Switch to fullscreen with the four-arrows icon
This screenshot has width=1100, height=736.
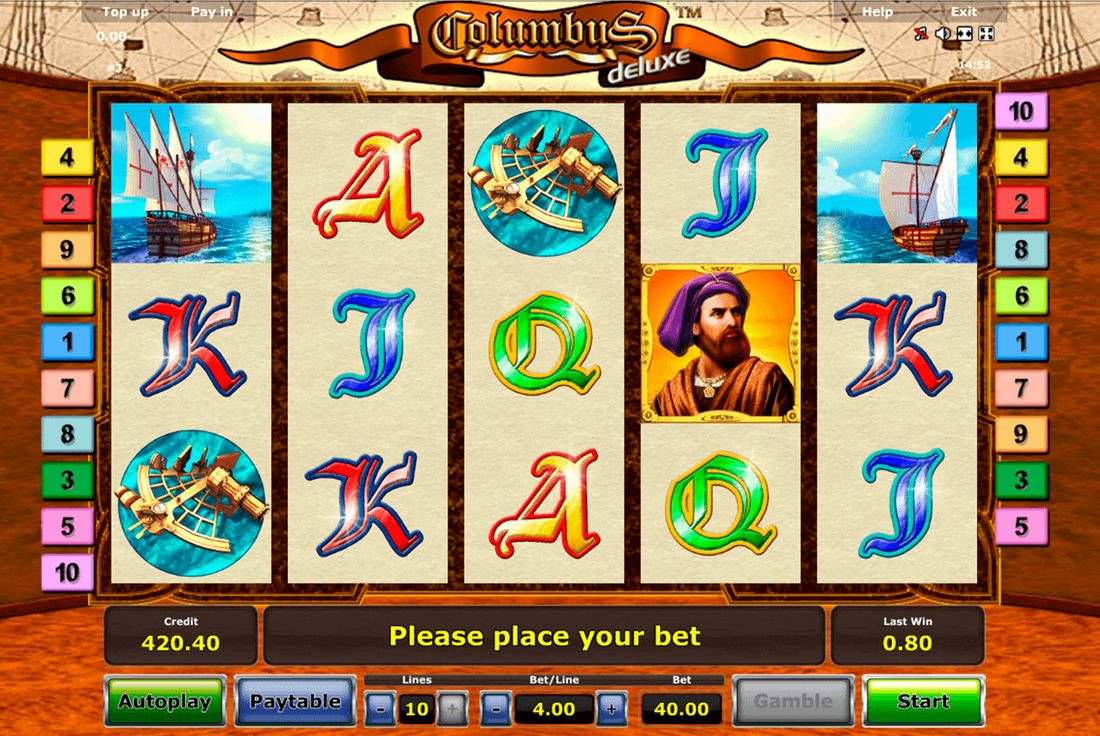986,34
